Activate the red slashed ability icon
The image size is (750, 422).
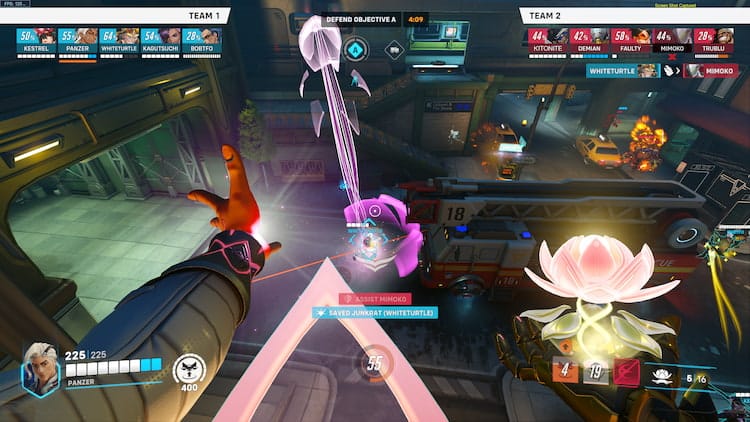(628, 371)
